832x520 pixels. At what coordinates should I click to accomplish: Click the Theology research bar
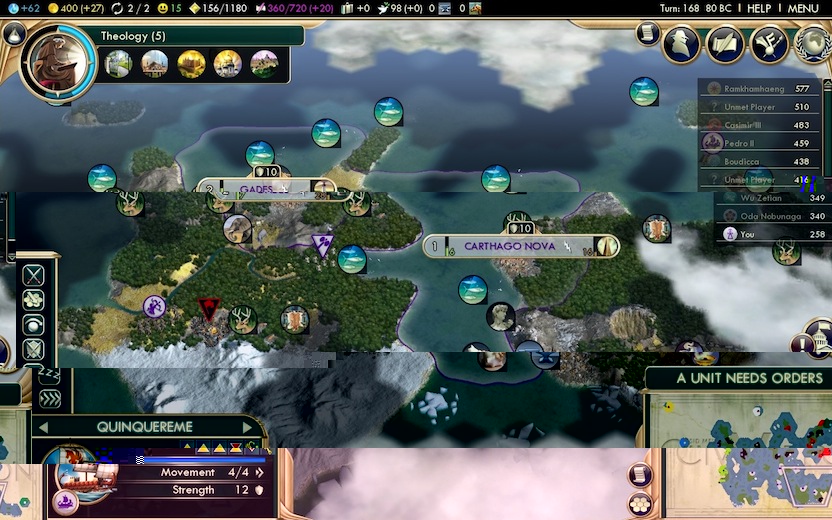[200, 37]
